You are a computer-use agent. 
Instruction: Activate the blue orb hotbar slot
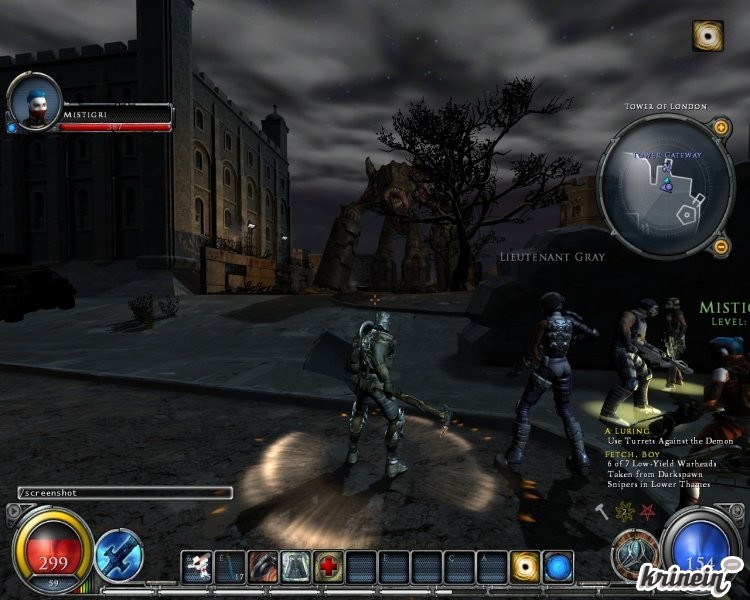click(558, 567)
